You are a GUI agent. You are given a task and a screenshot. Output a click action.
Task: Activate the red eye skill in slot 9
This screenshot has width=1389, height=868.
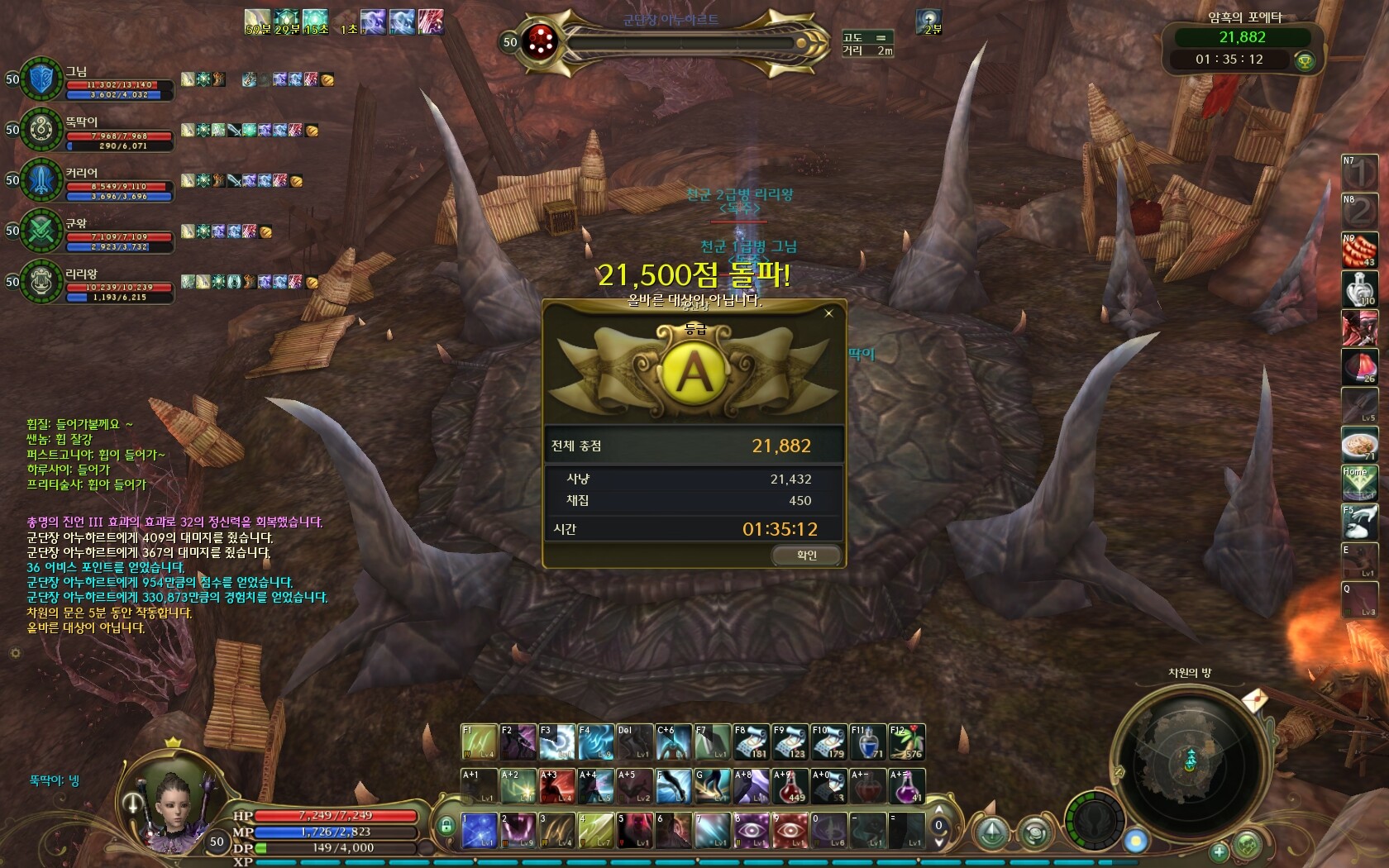[x=790, y=830]
